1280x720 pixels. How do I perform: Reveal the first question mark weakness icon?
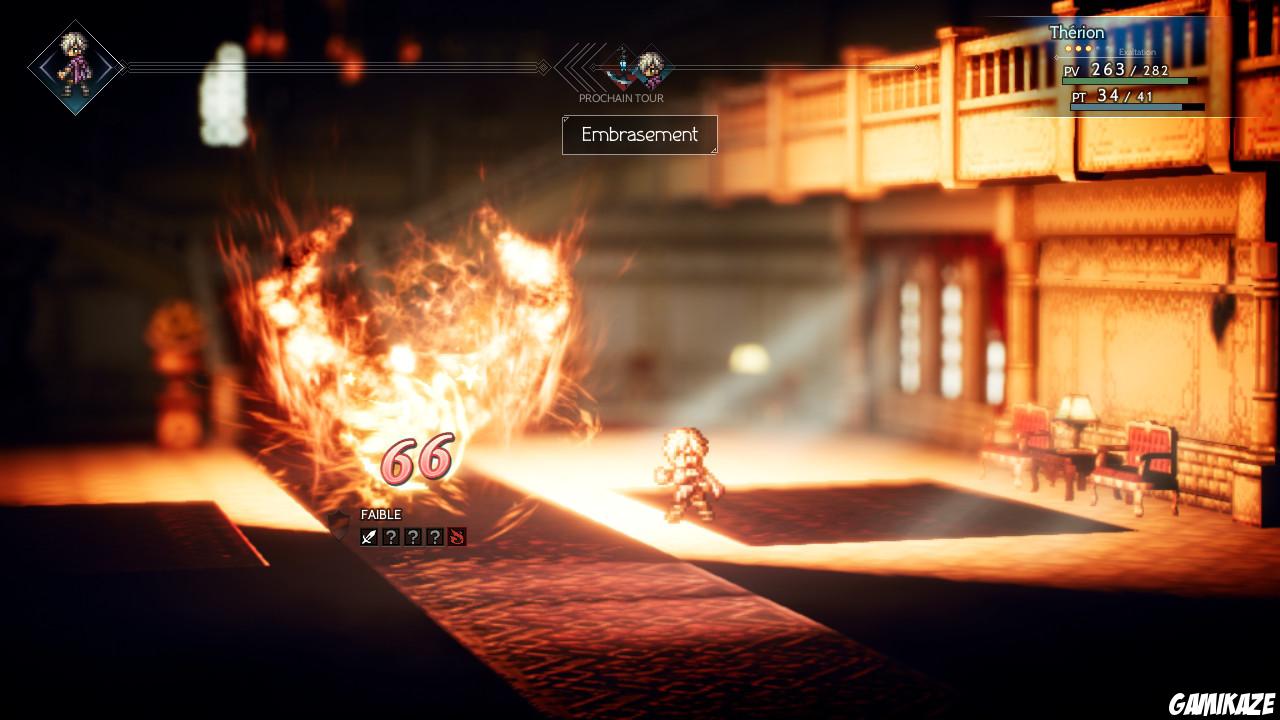point(392,537)
